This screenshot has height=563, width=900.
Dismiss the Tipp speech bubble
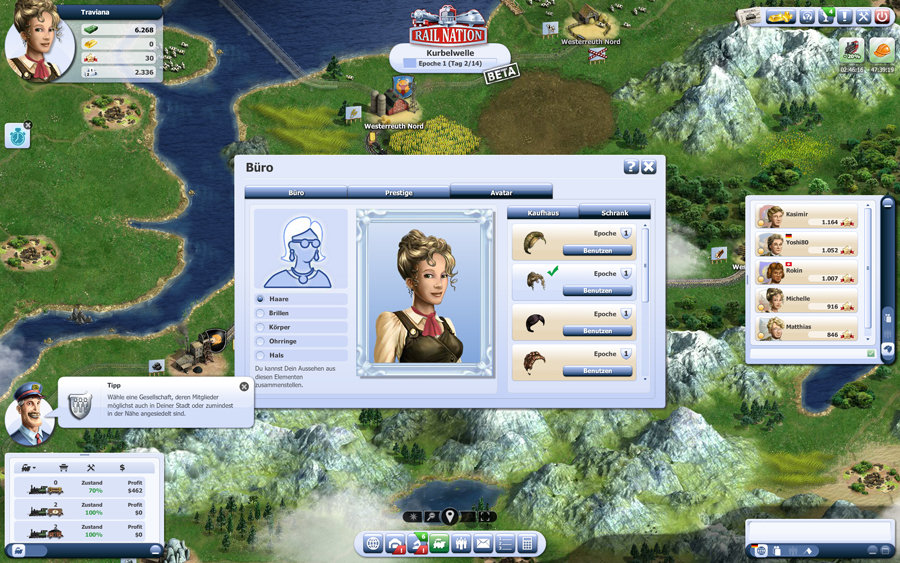coord(244,386)
